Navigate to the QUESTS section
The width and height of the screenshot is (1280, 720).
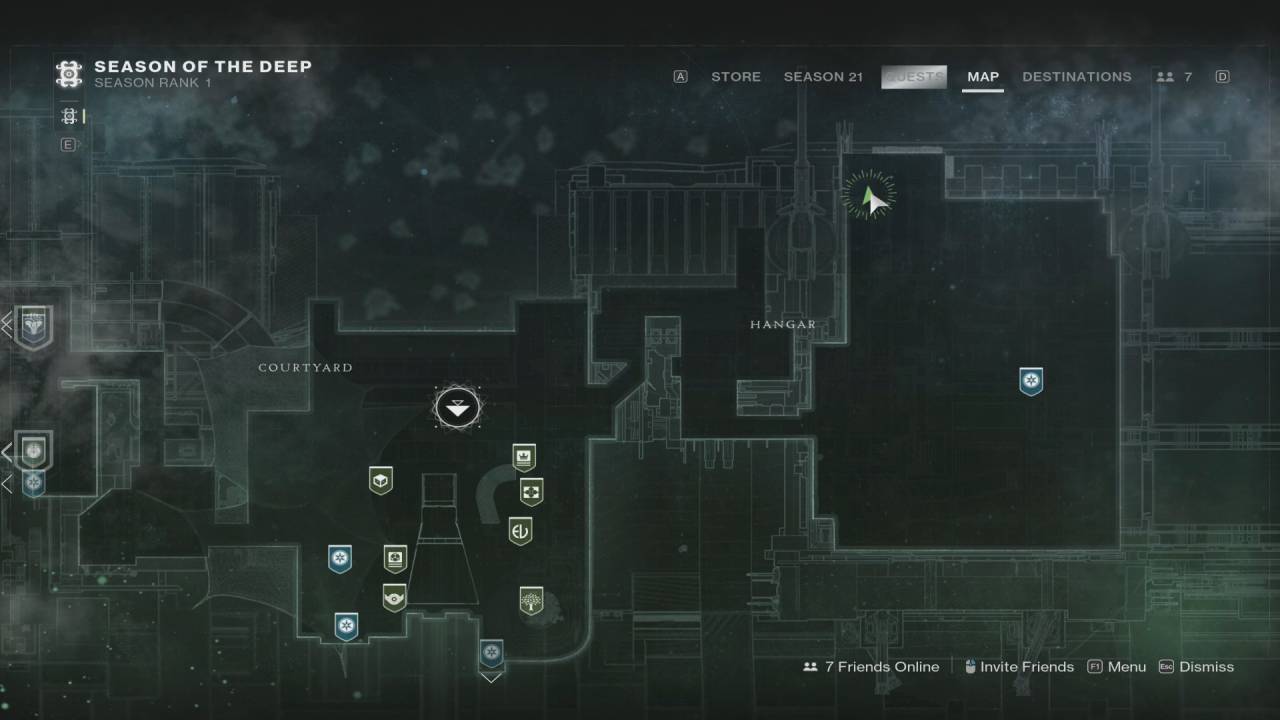pos(913,76)
